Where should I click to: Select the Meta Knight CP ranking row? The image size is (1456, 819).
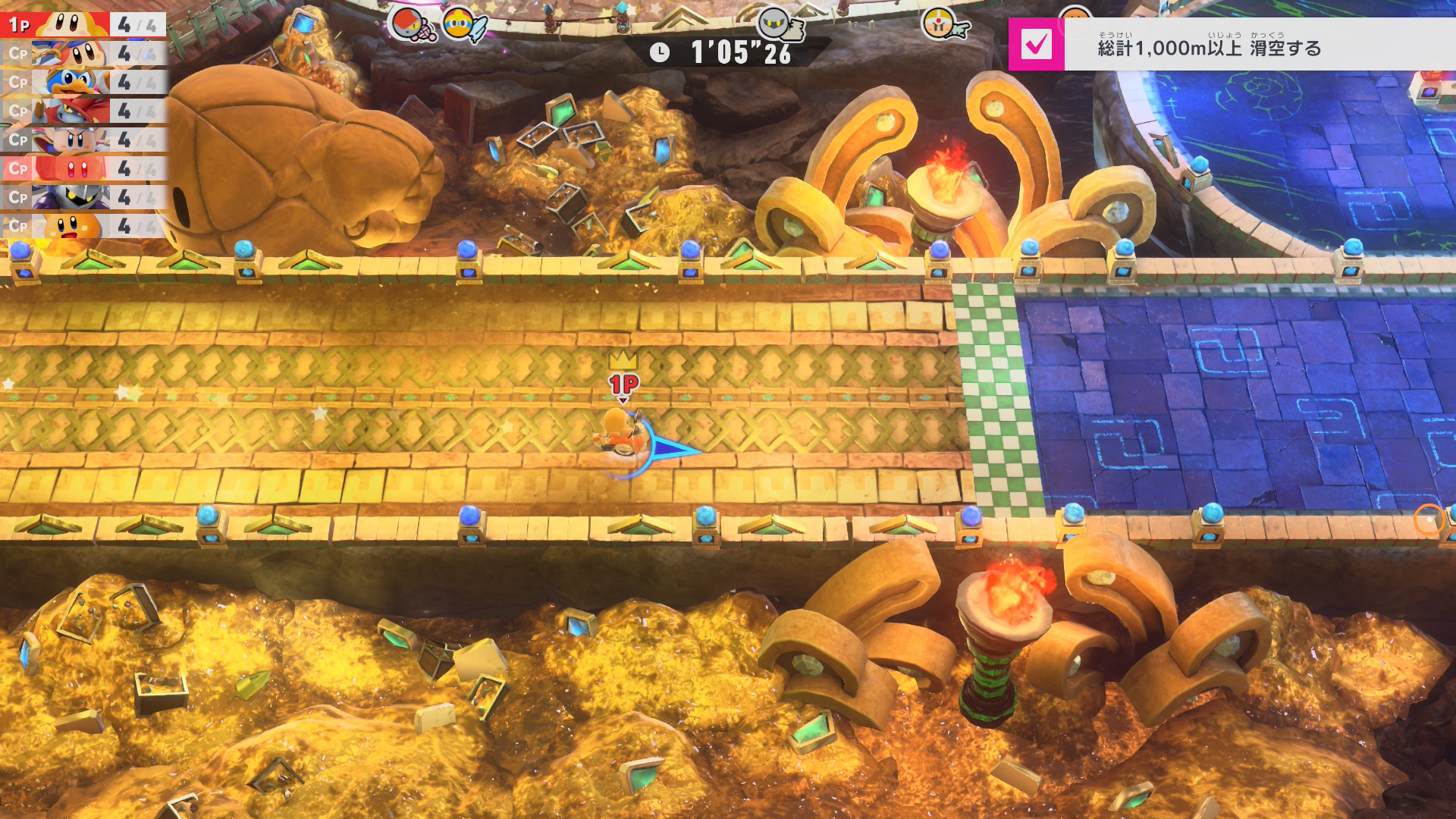coord(83,197)
